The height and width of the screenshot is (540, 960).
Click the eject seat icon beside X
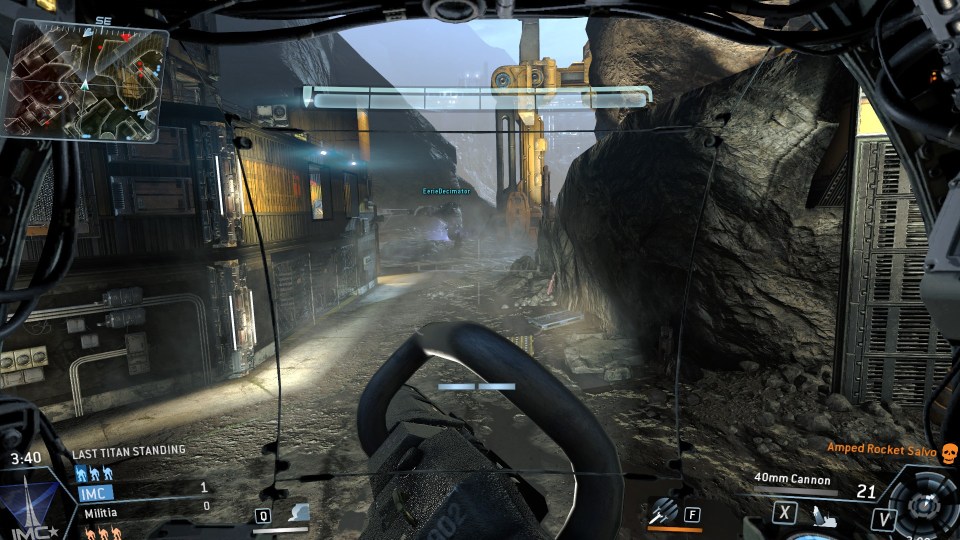pyautogui.click(x=823, y=514)
